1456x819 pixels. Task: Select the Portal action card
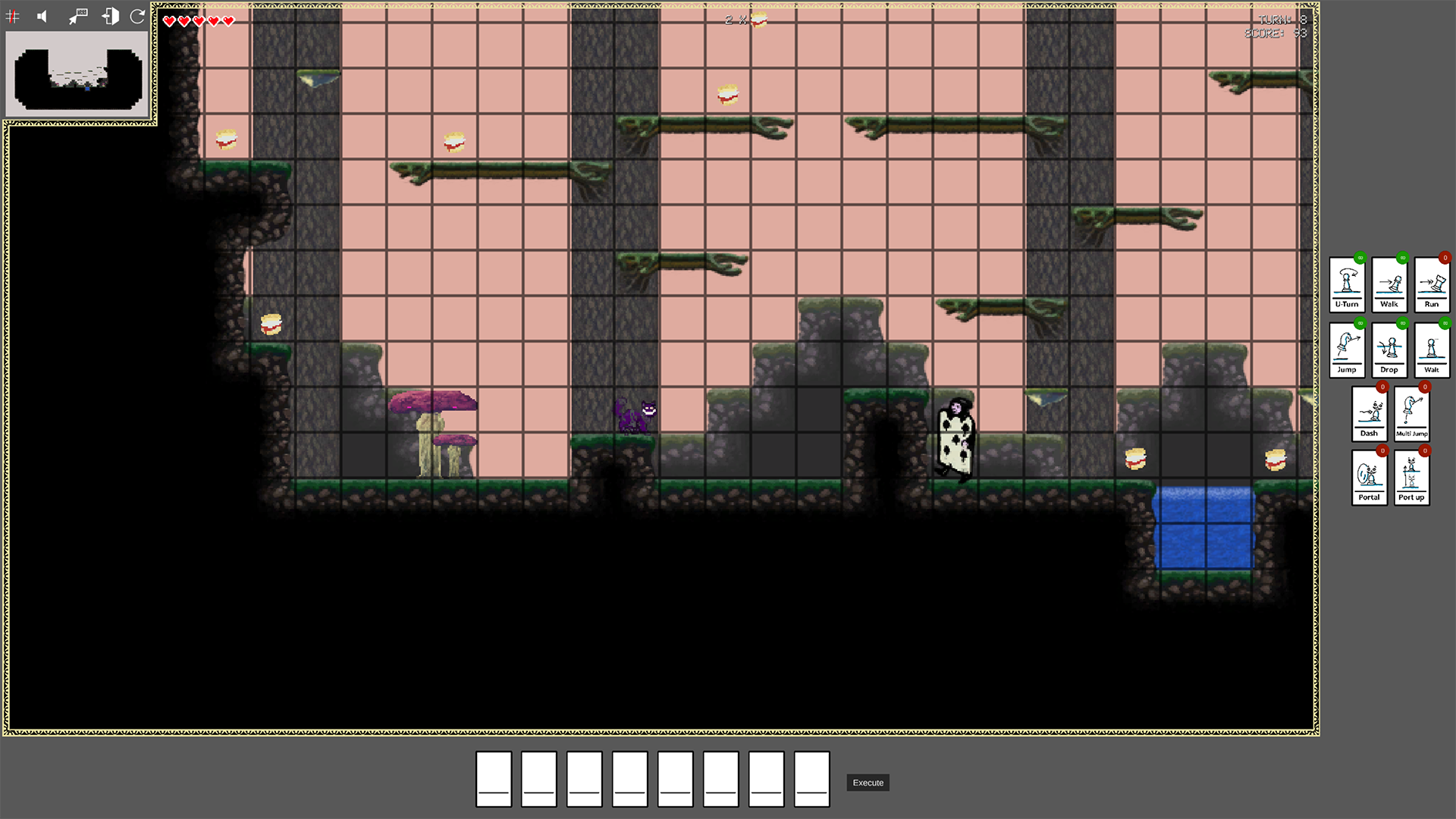pyautogui.click(x=1369, y=478)
